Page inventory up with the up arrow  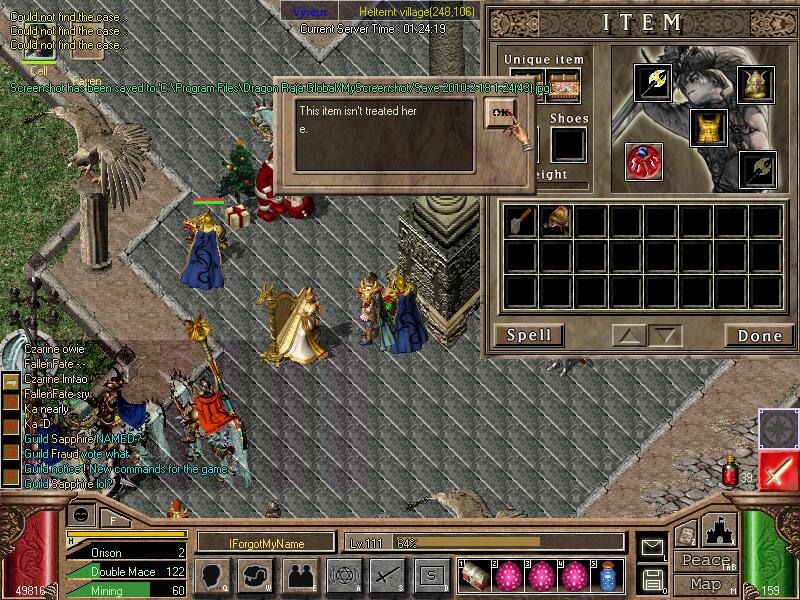[x=630, y=335]
